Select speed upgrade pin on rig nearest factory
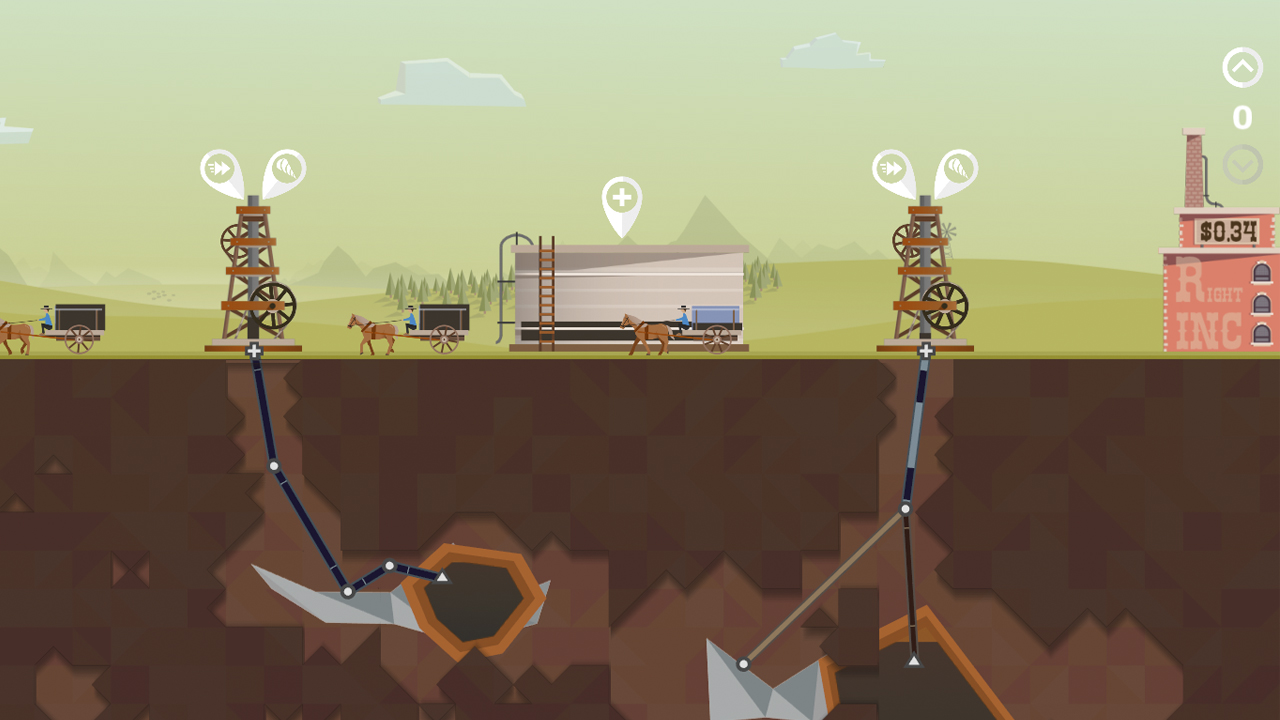 (x=891, y=170)
